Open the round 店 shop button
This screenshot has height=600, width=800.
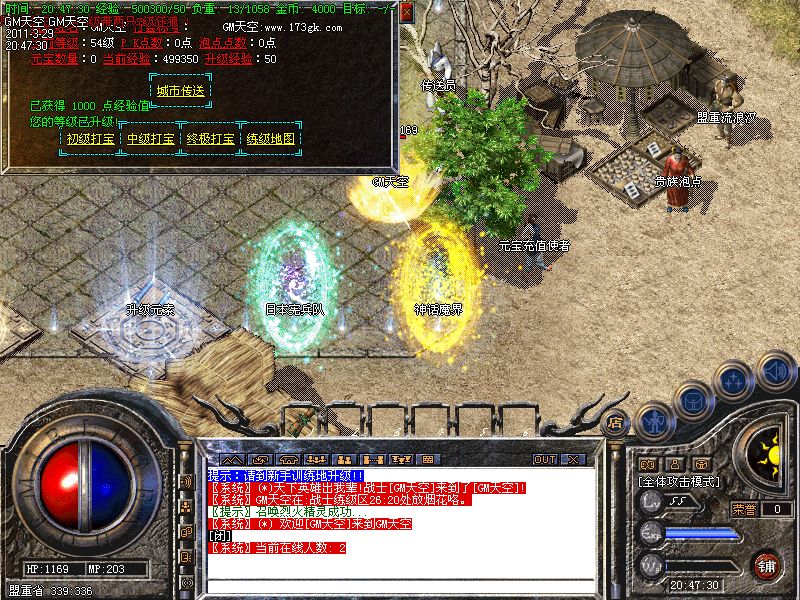[x=616, y=422]
